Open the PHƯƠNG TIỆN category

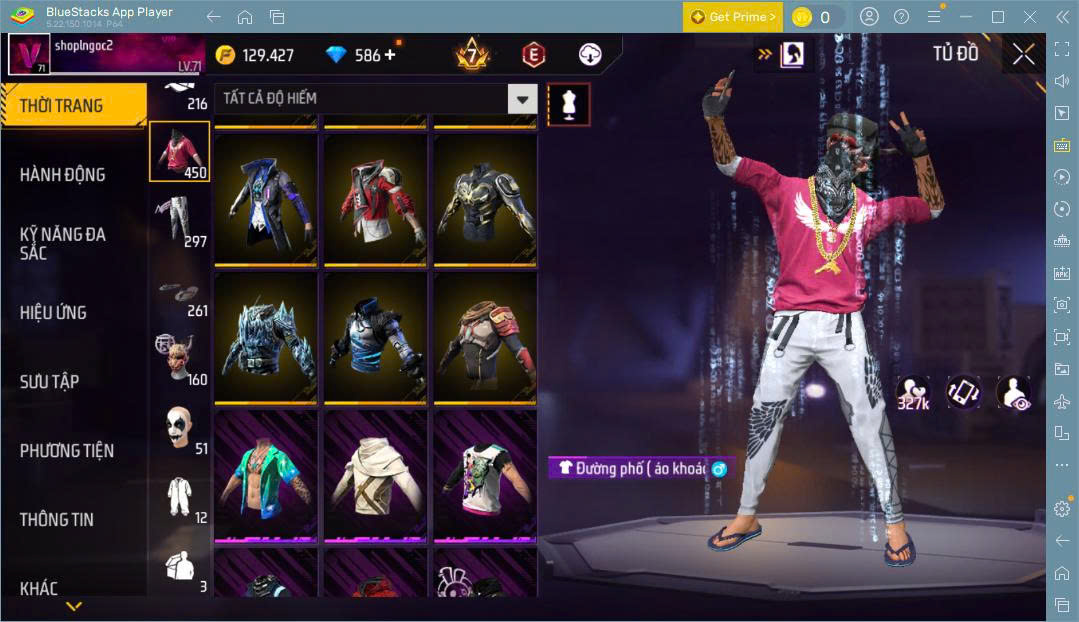click(66, 450)
